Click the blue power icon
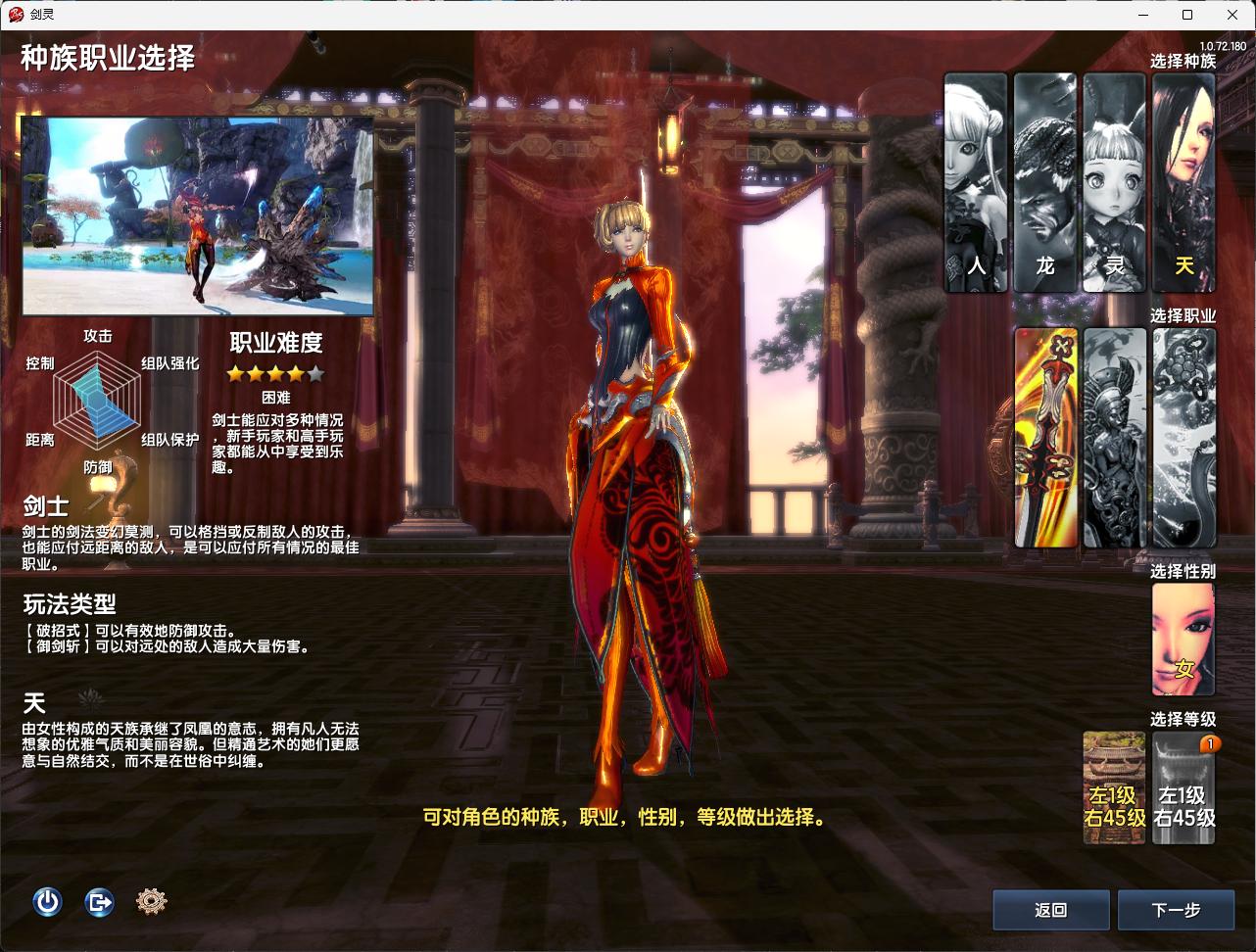1256x952 pixels. point(47,901)
